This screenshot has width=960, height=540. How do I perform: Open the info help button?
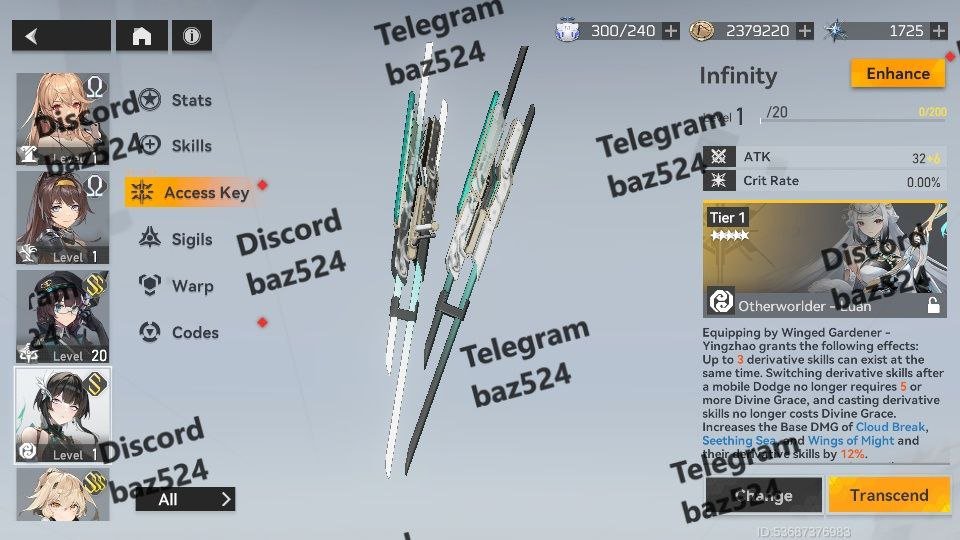[191, 36]
